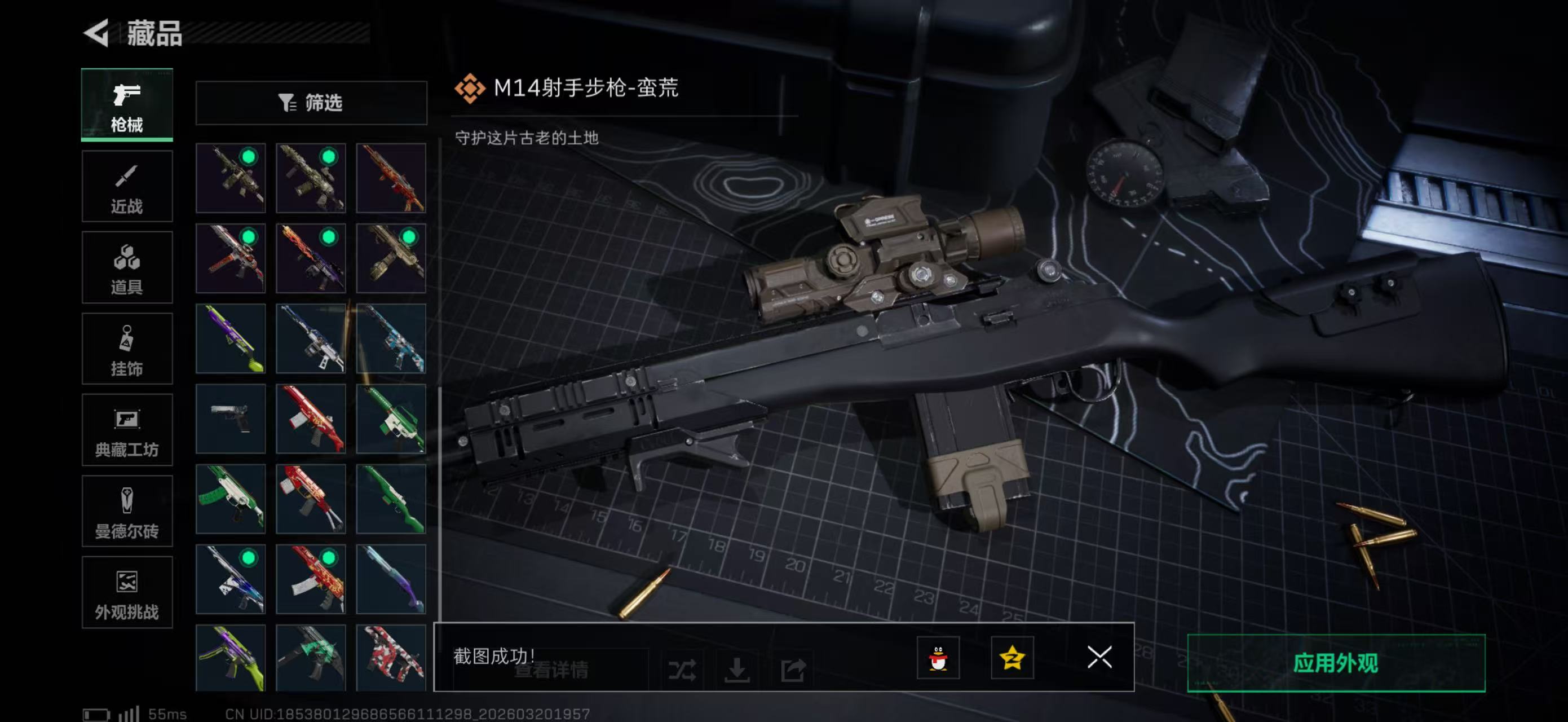The height and width of the screenshot is (722, 1568).
Task: Share screenshot via QQ penguin icon
Action: click(939, 659)
